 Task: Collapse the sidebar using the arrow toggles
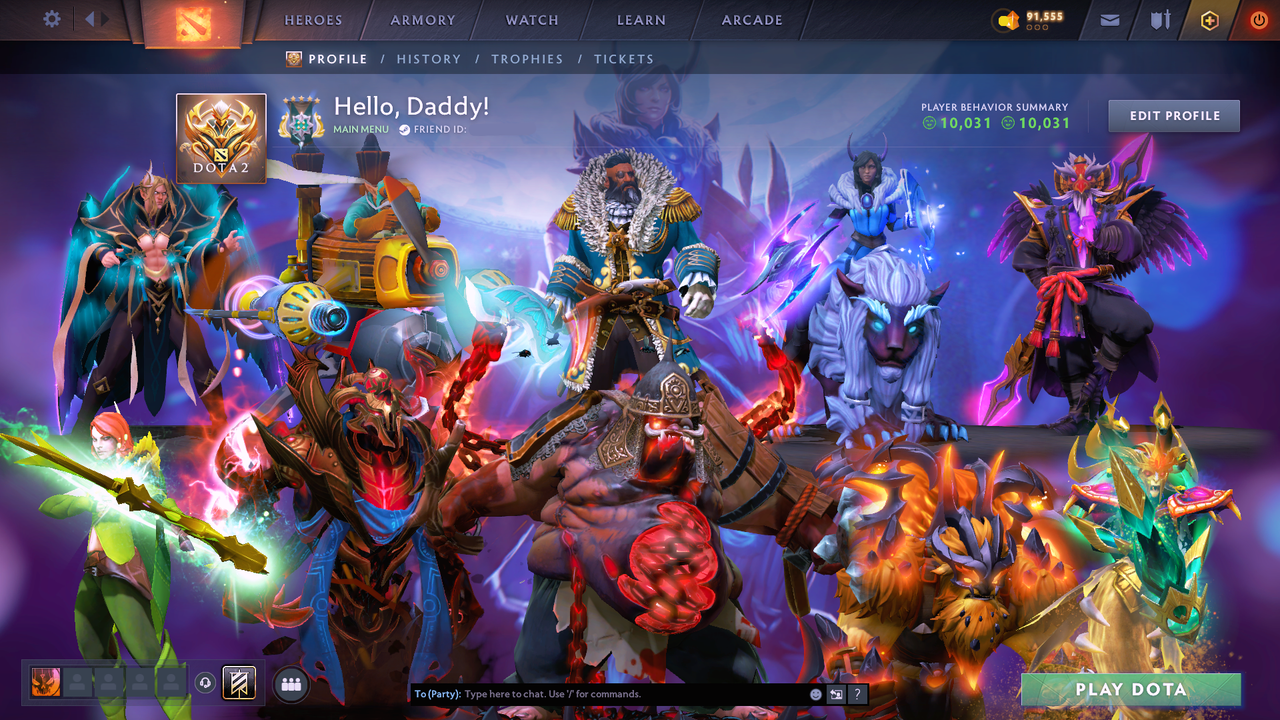click(92, 19)
